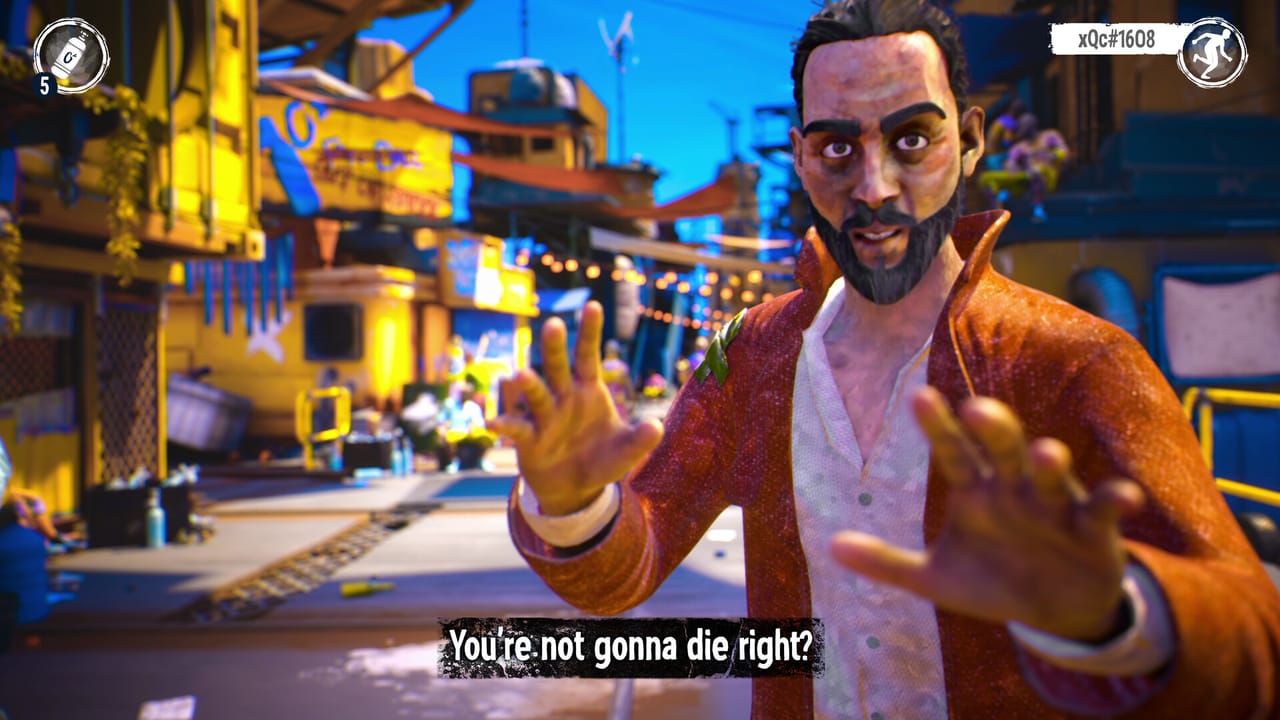Image resolution: width=1280 pixels, height=720 pixels.
Task: Select the bearded man's face
Action: [x=880, y=160]
